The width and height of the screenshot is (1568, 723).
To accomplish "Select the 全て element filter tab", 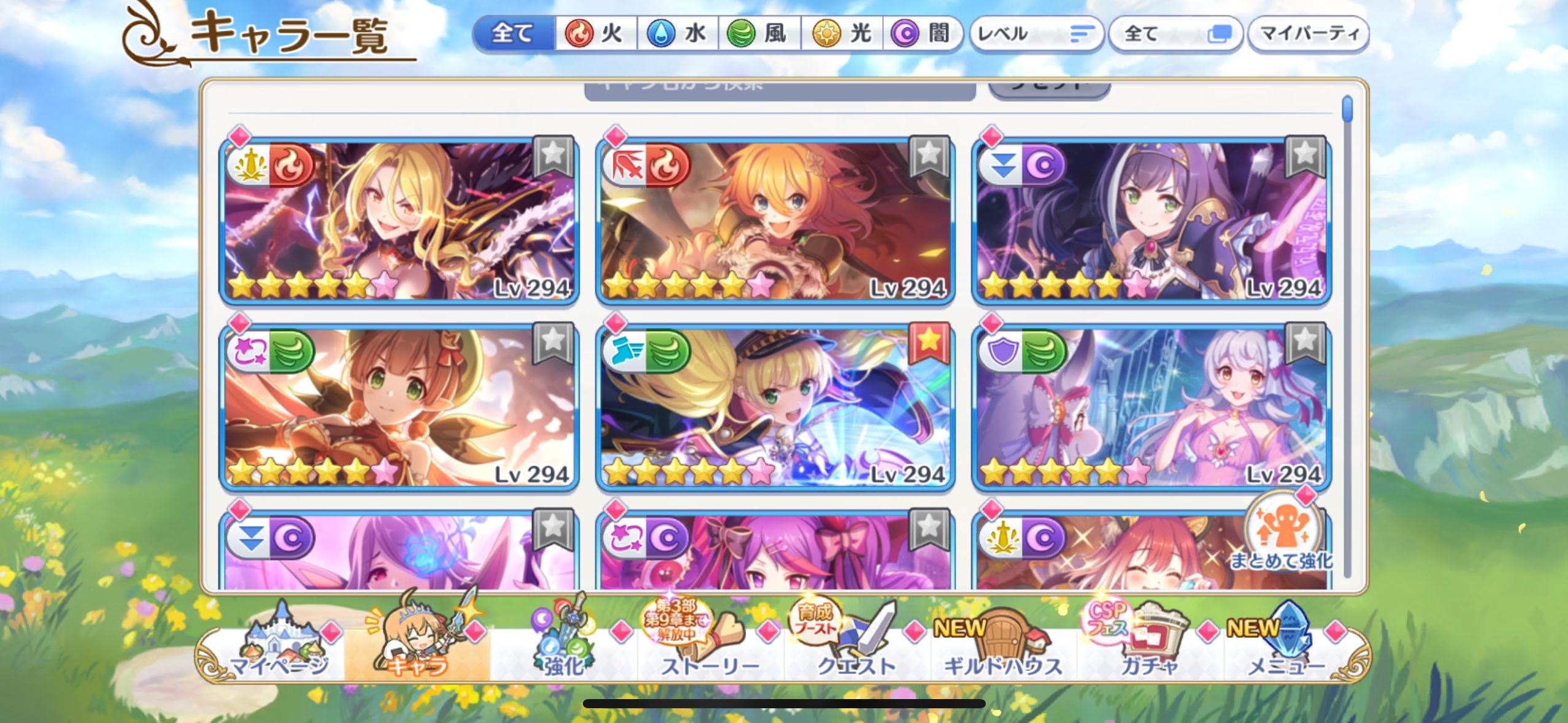I will point(513,33).
